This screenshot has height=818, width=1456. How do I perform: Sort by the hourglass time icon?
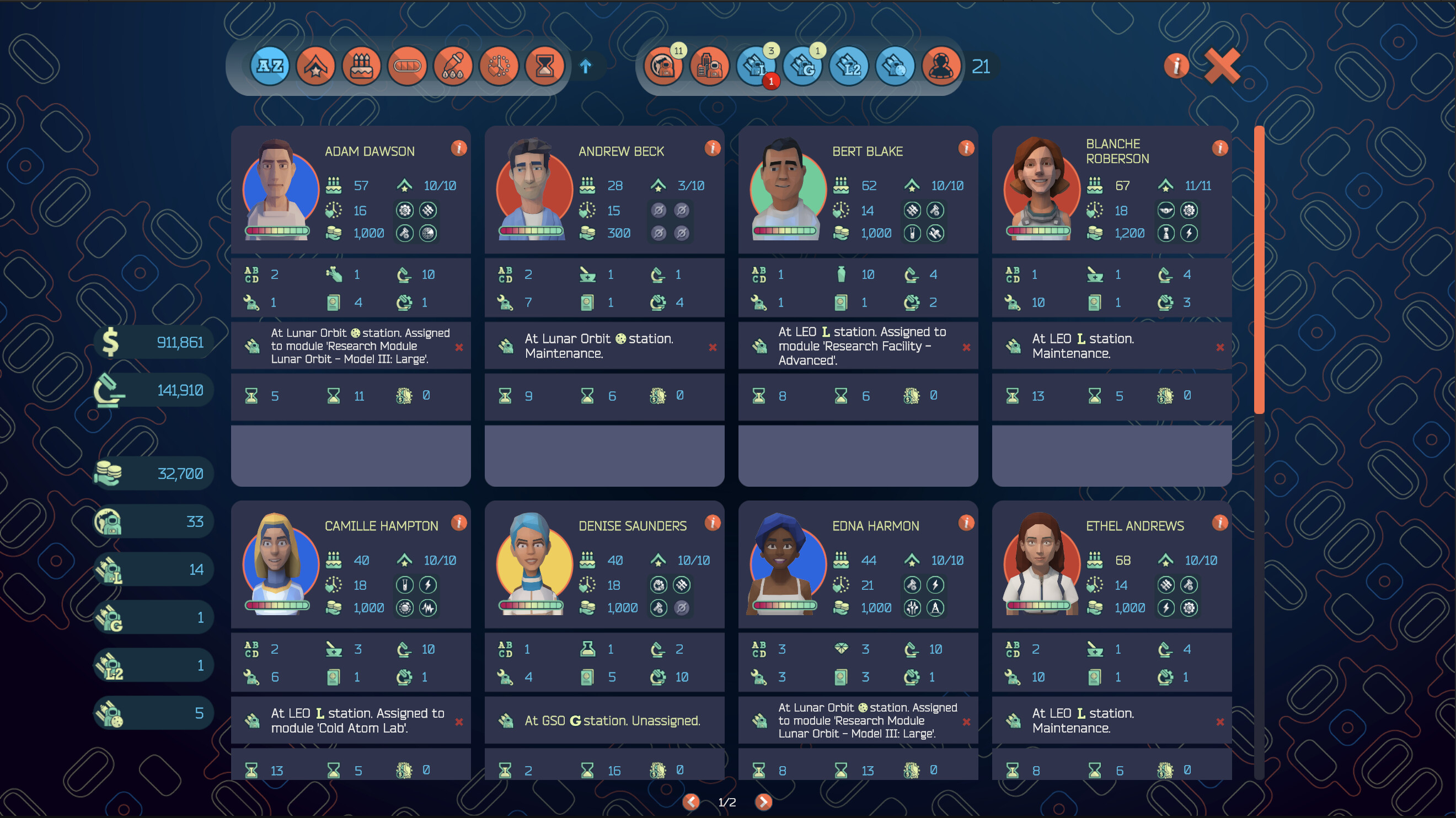(544, 67)
